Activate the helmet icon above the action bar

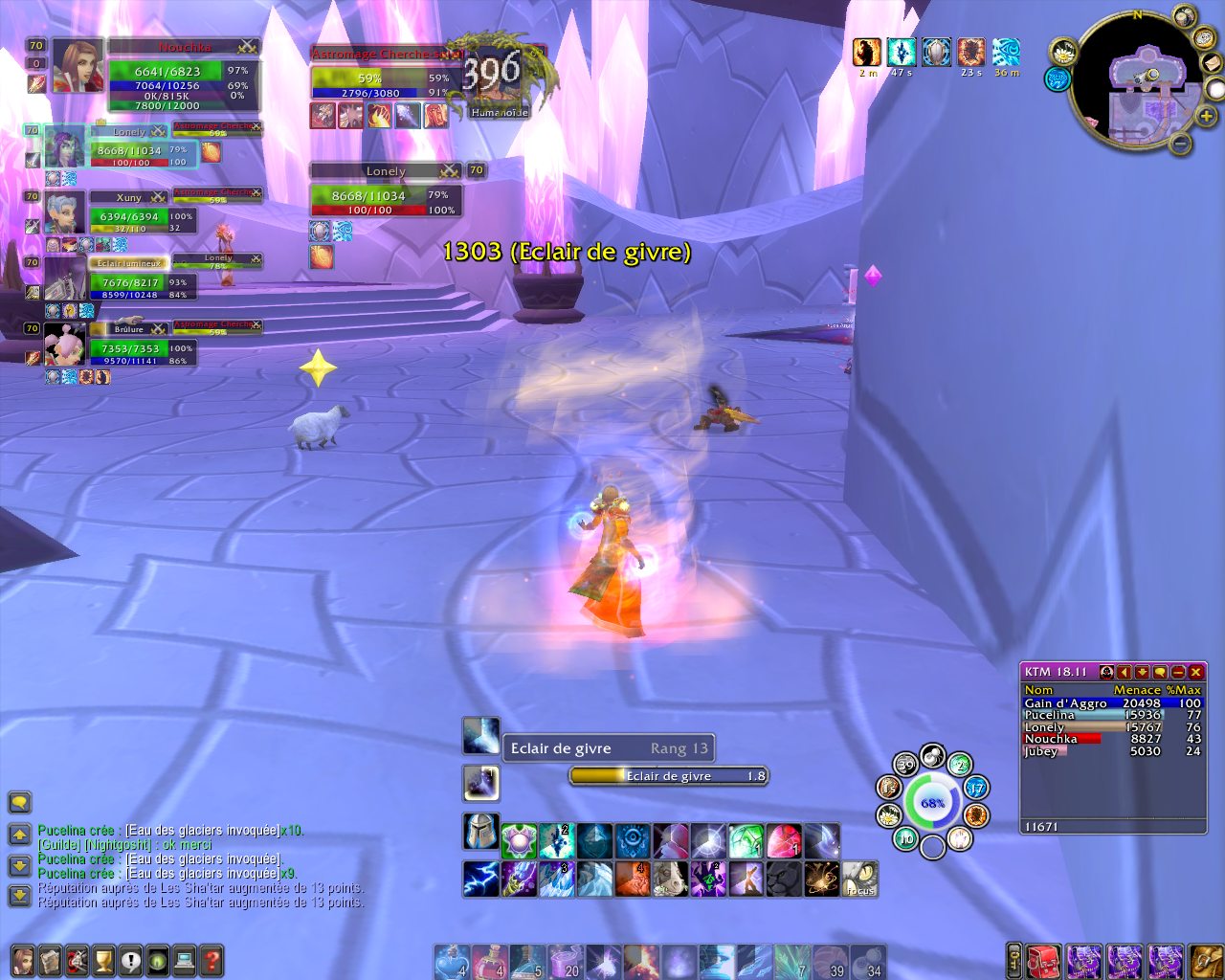(x=480, y=832)
